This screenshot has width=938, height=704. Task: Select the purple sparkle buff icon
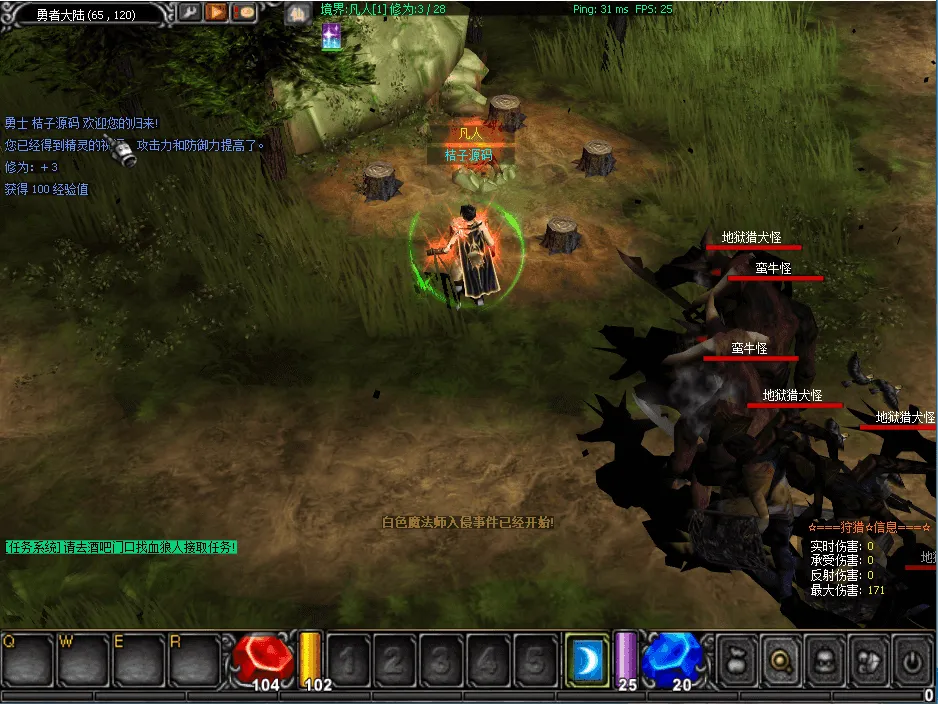pyautogui.click(x=331, y=37)
